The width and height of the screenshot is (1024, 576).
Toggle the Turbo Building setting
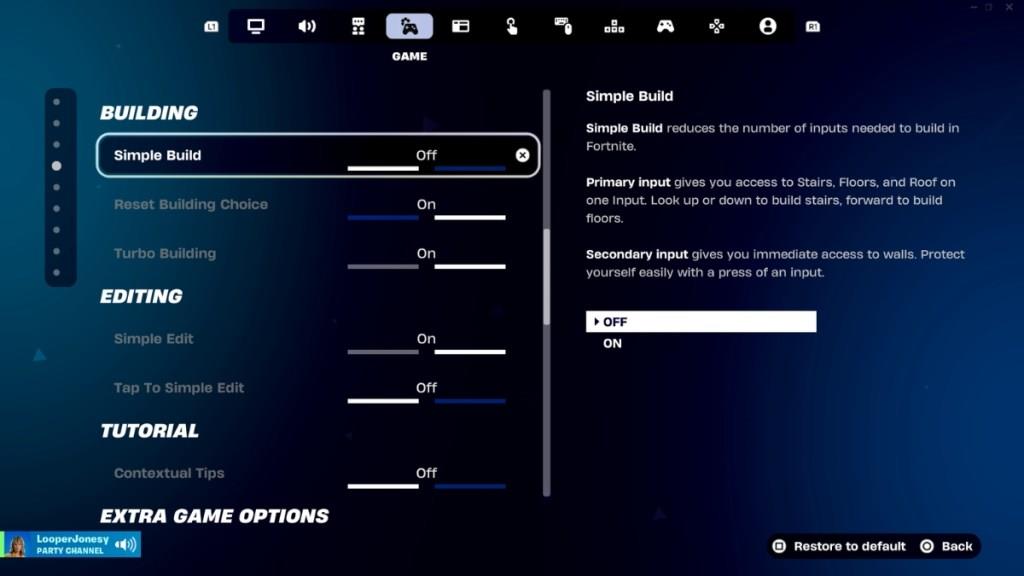pos(426,254)
